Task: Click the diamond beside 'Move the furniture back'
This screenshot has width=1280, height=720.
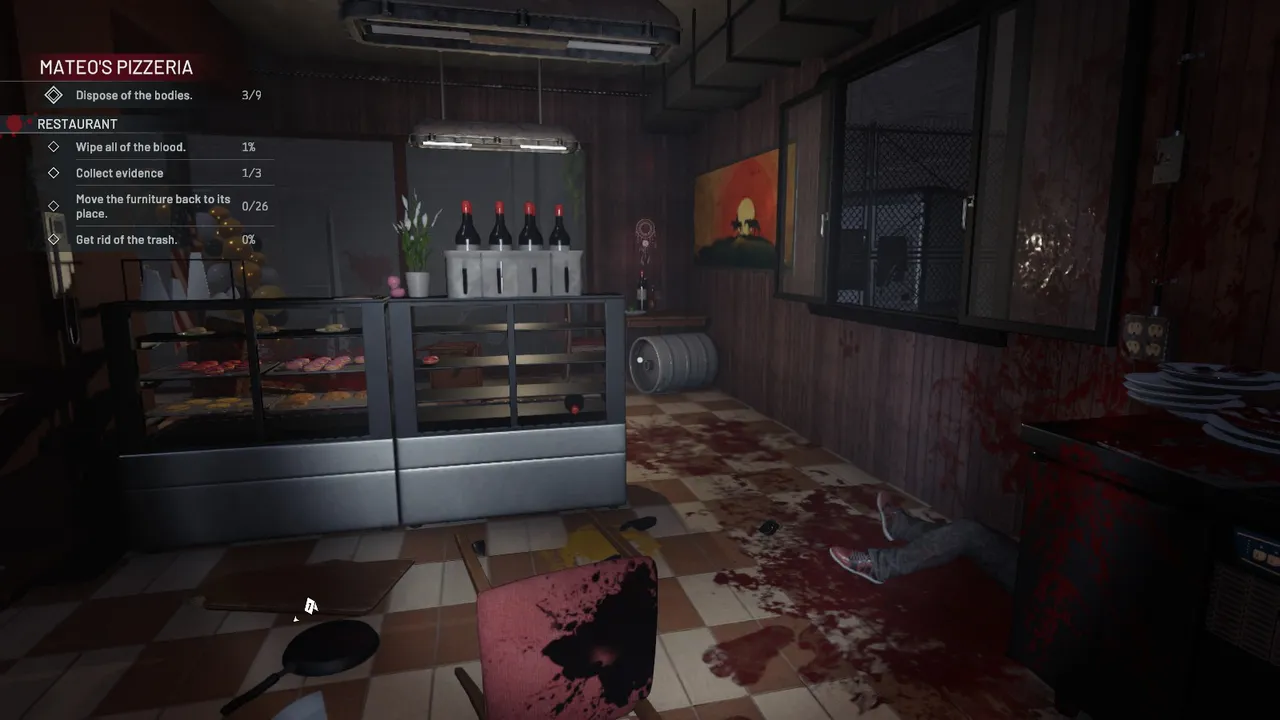Action: click(55, 206)
